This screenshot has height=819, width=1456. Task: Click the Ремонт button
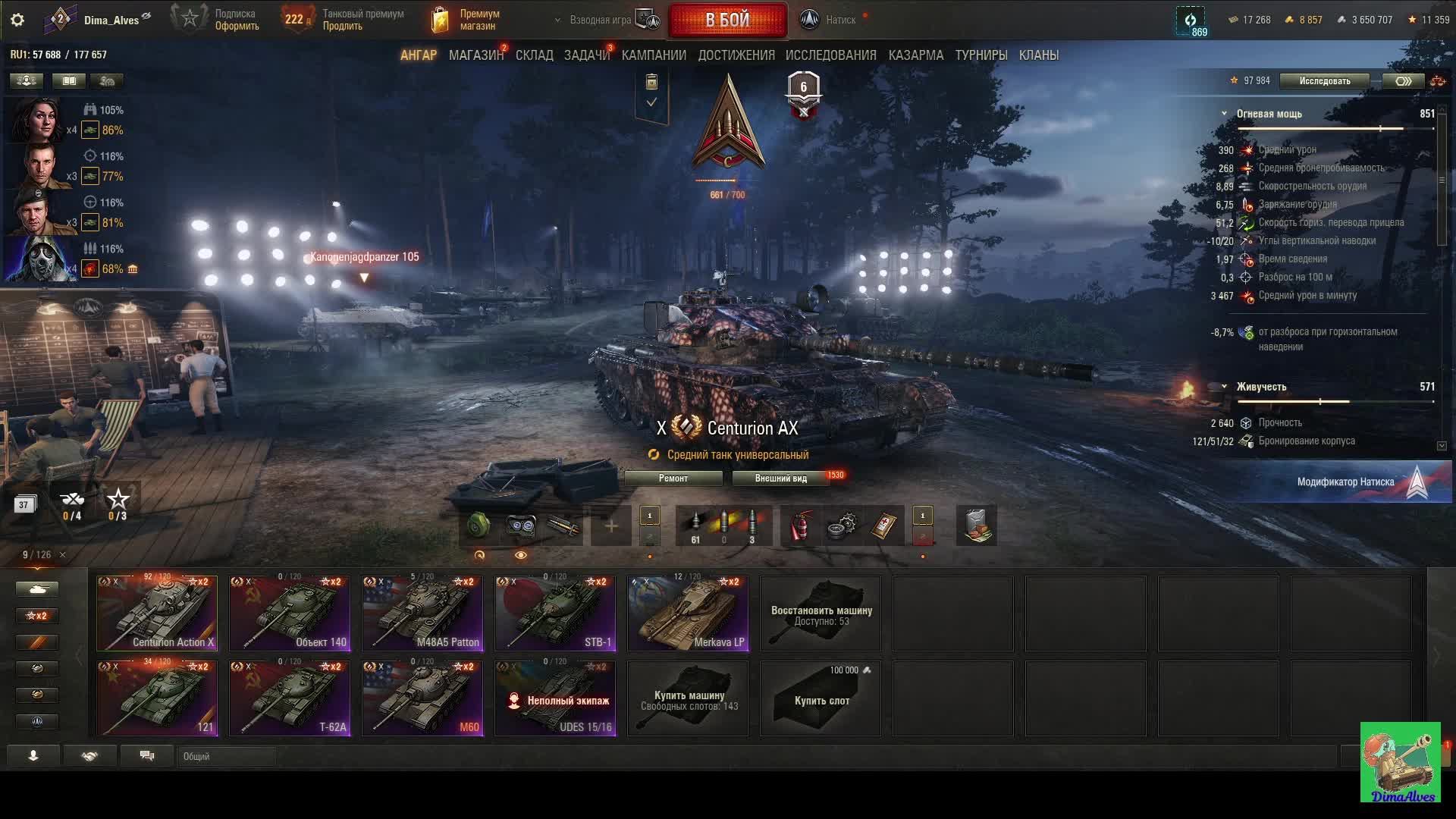click(x=673, y=479)
